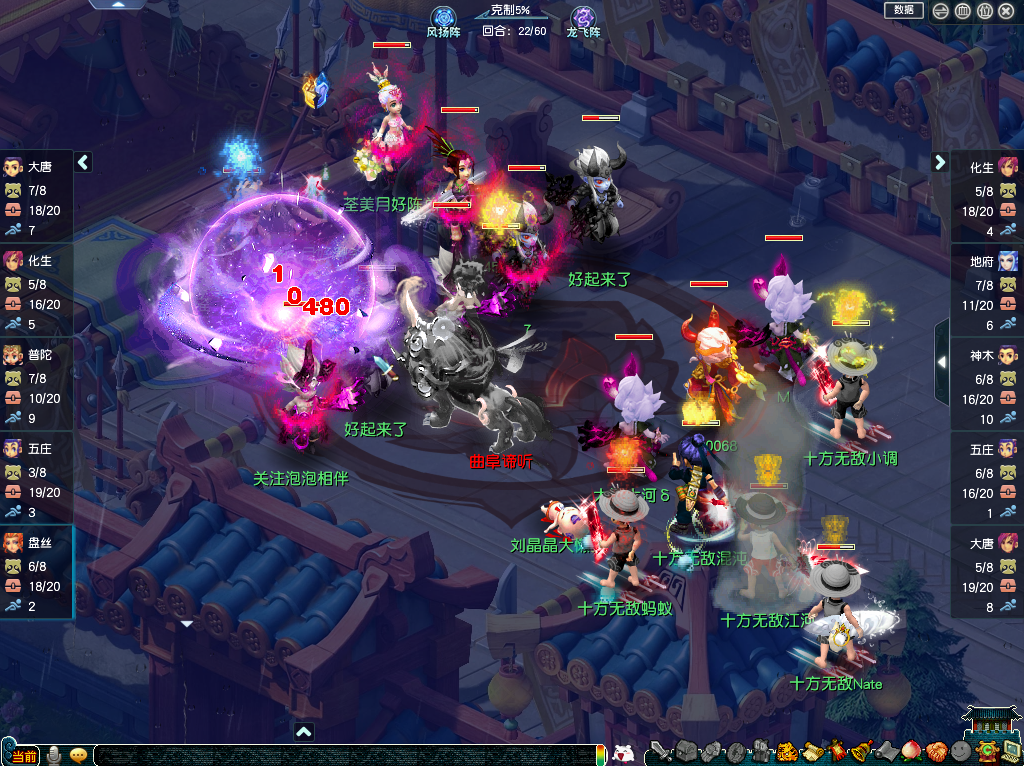Open the chat speech bubble icon
Viewport: 1024px width, 766px height.
coord(79,755)
